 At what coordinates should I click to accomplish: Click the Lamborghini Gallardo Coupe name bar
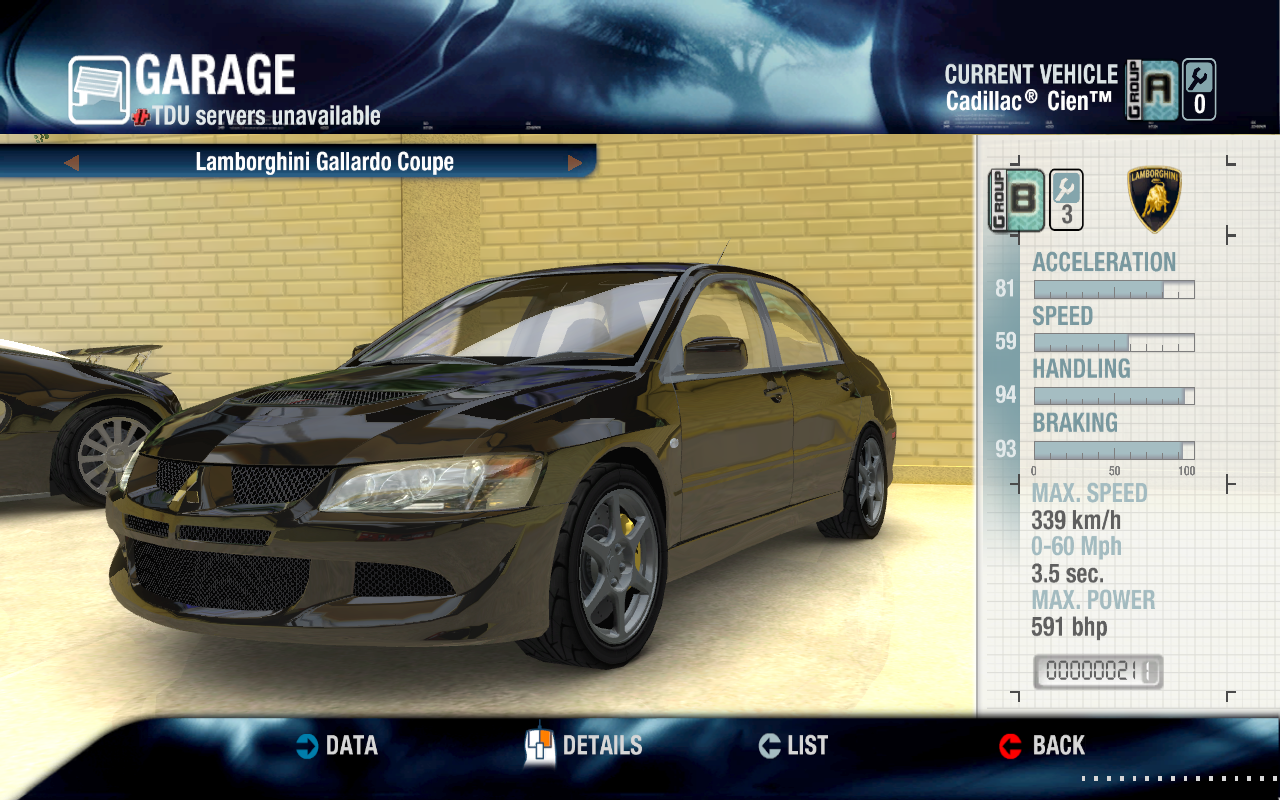click(x=324, y=162)
